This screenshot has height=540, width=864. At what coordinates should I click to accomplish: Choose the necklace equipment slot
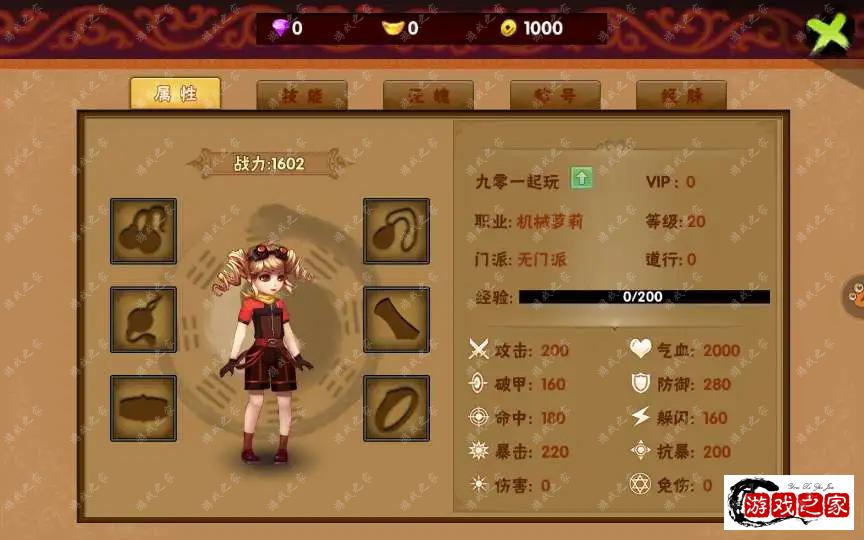(396, 231)
